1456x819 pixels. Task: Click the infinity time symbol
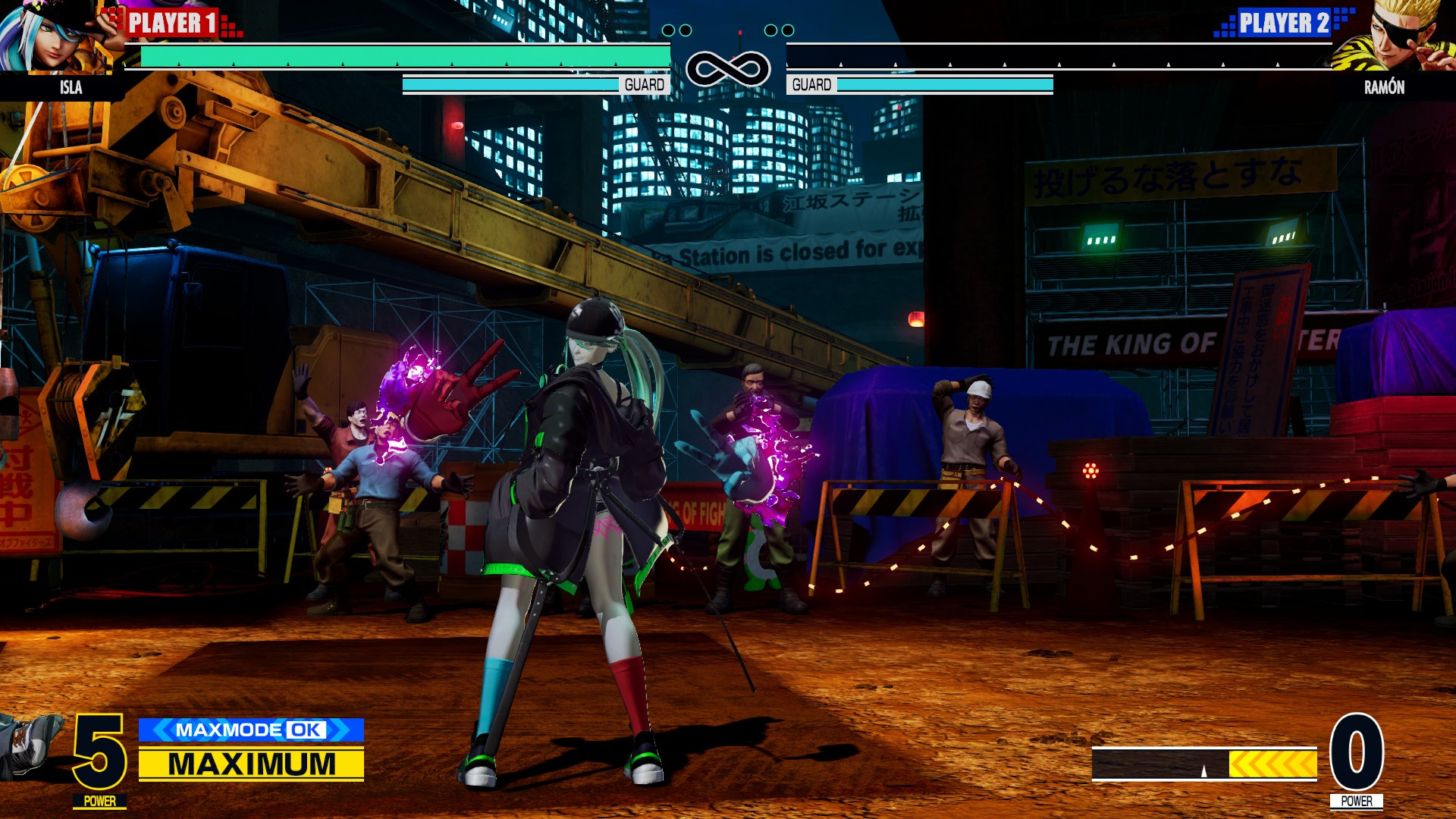(726, 68)
